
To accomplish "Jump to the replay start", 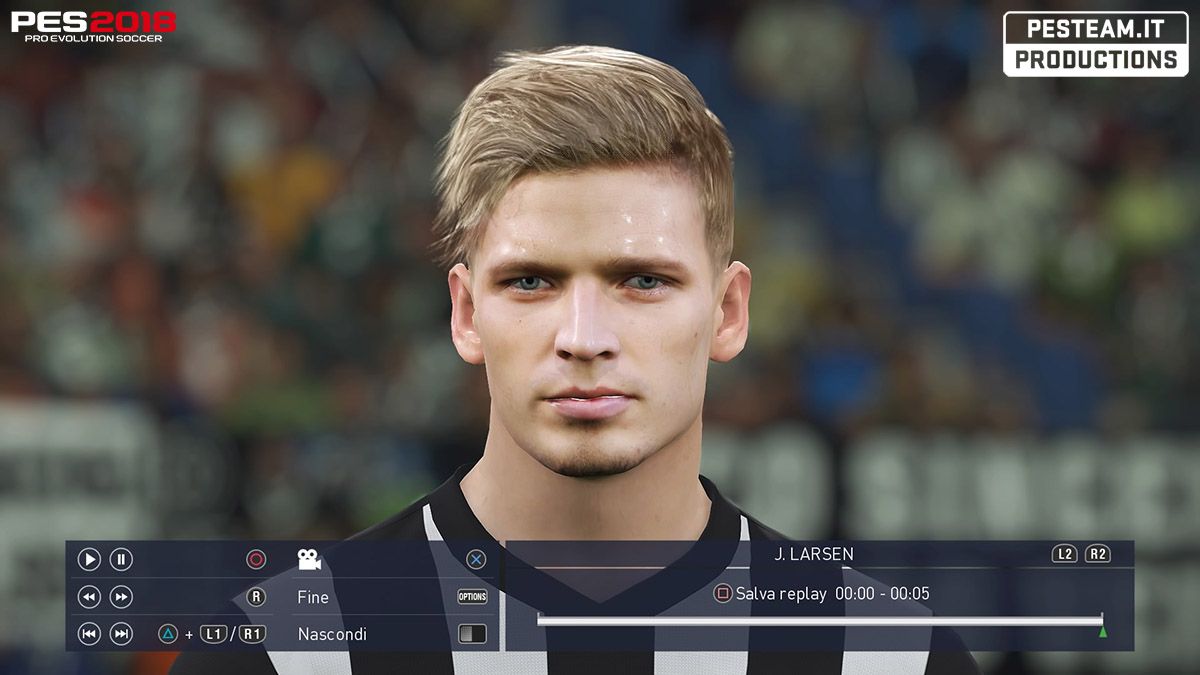I will point(89,633).
